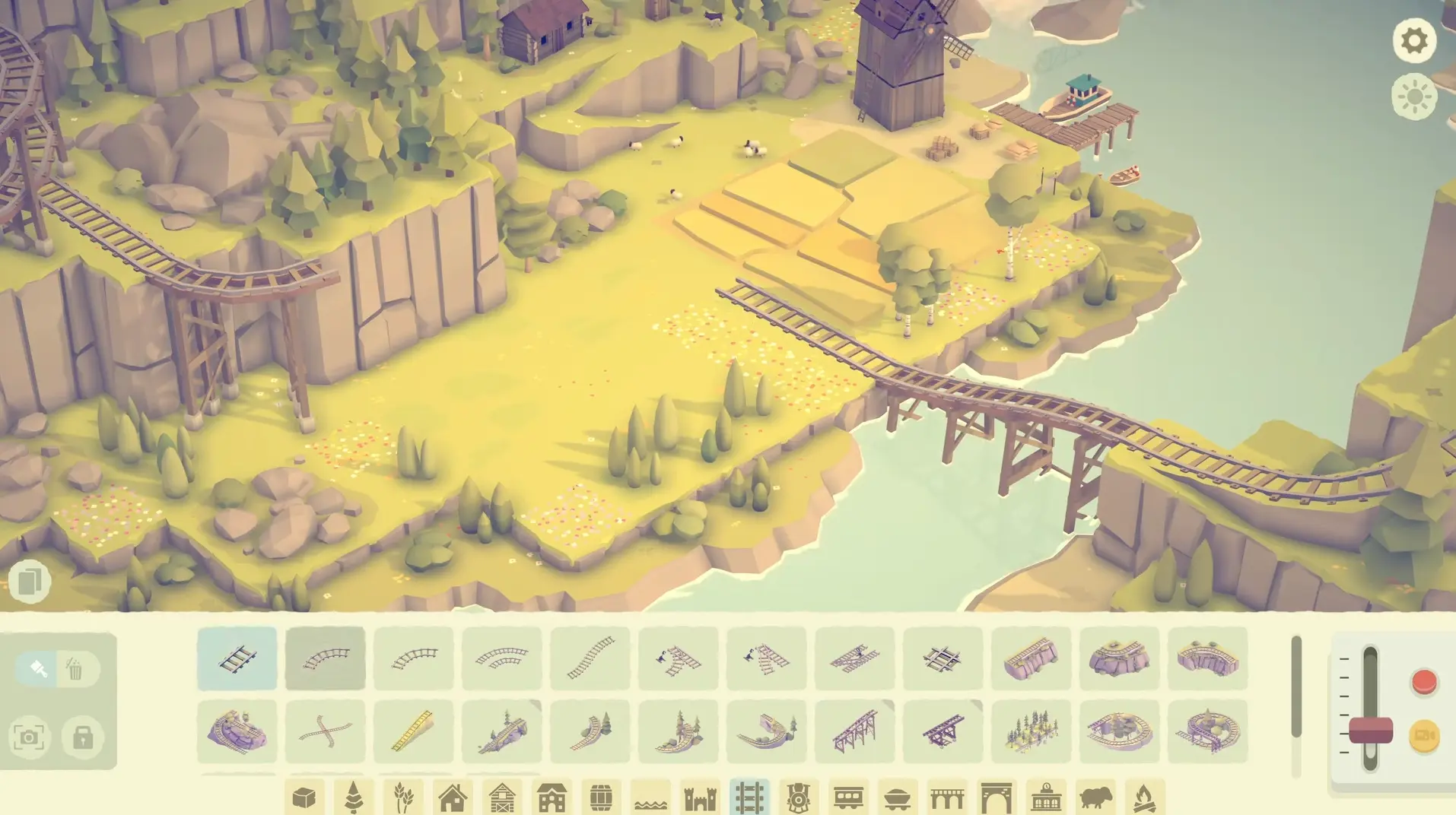Open the settings gear menu

tap(1413, 40)
